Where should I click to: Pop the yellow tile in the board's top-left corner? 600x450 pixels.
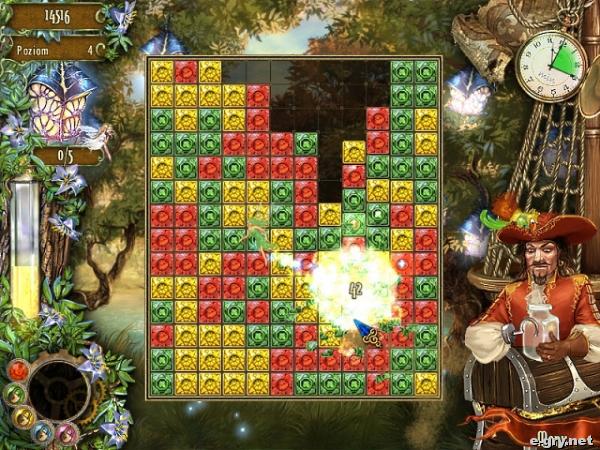(162, 71)
